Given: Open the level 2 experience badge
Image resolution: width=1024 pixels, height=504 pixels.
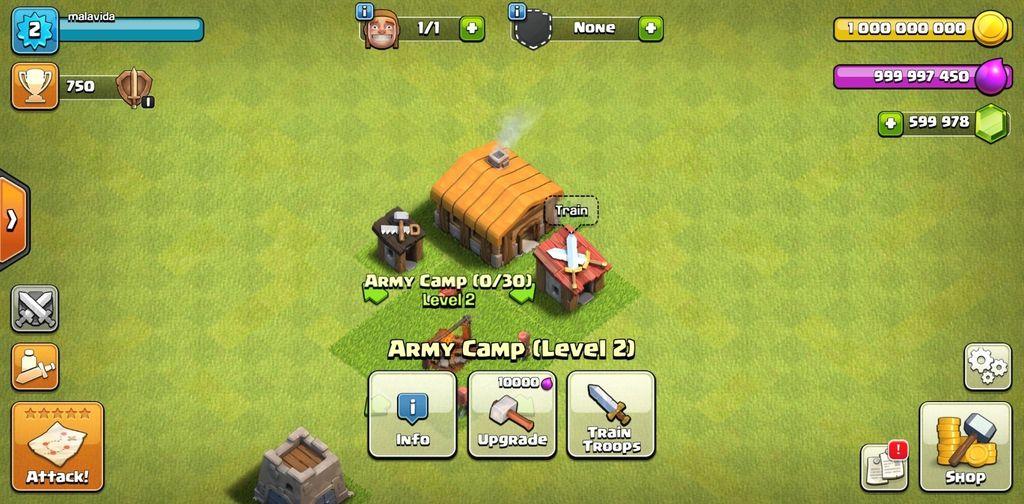Looking at the screenshot, I should [35, 30].
